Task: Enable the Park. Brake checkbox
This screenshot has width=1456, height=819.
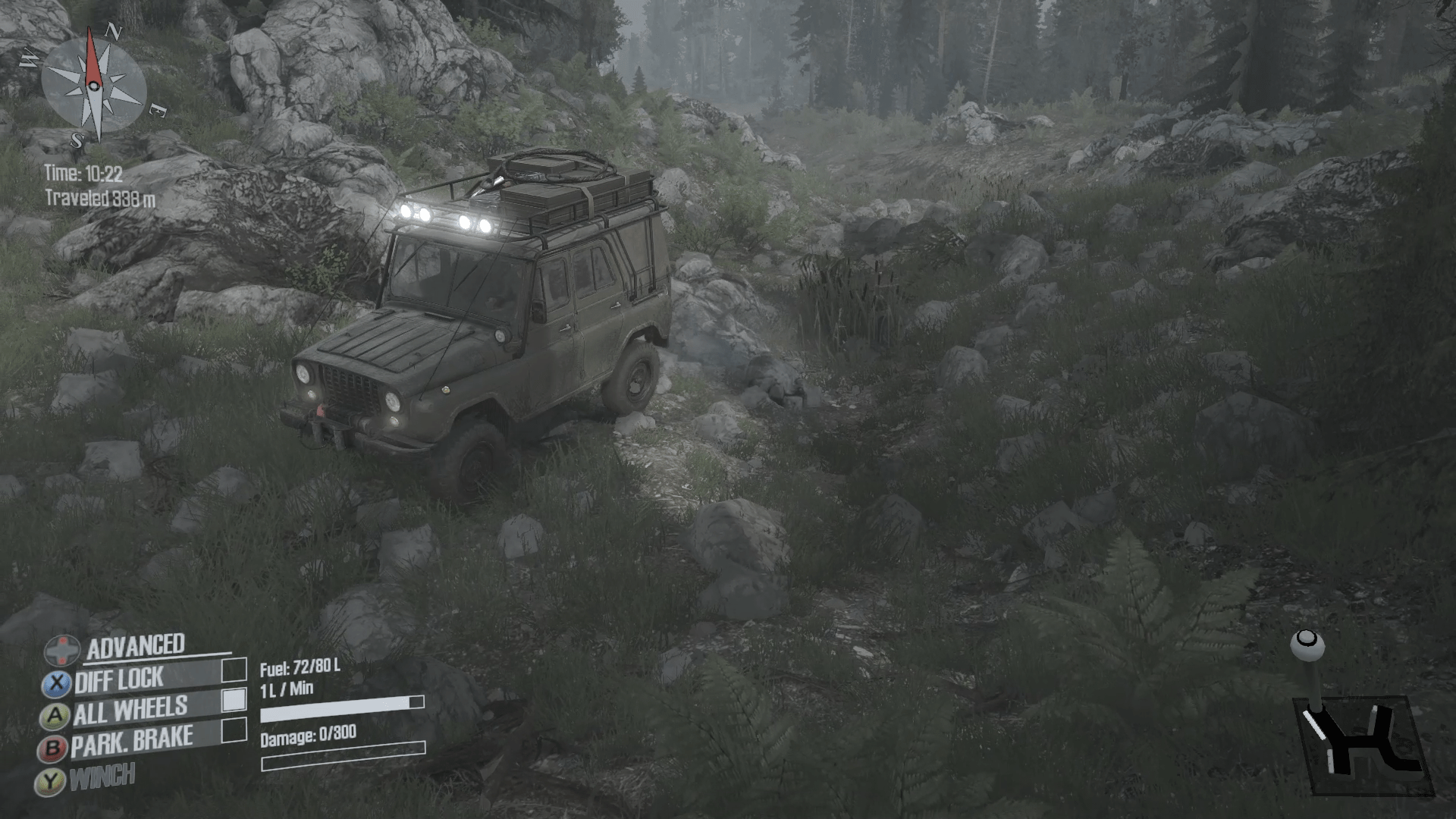Action: click(234, 730)
